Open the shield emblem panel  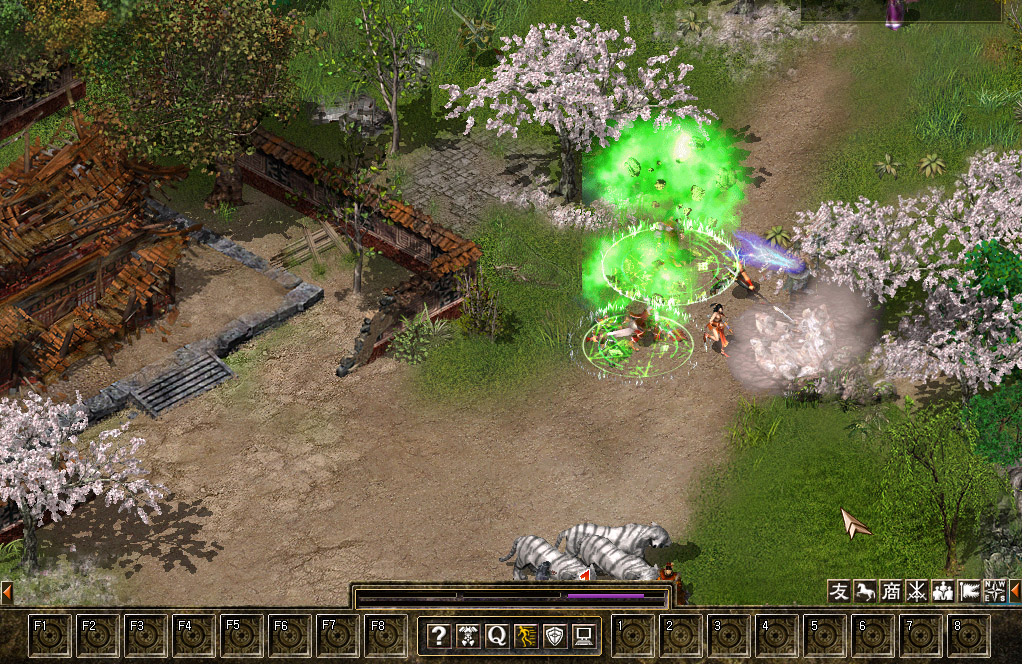554,635
